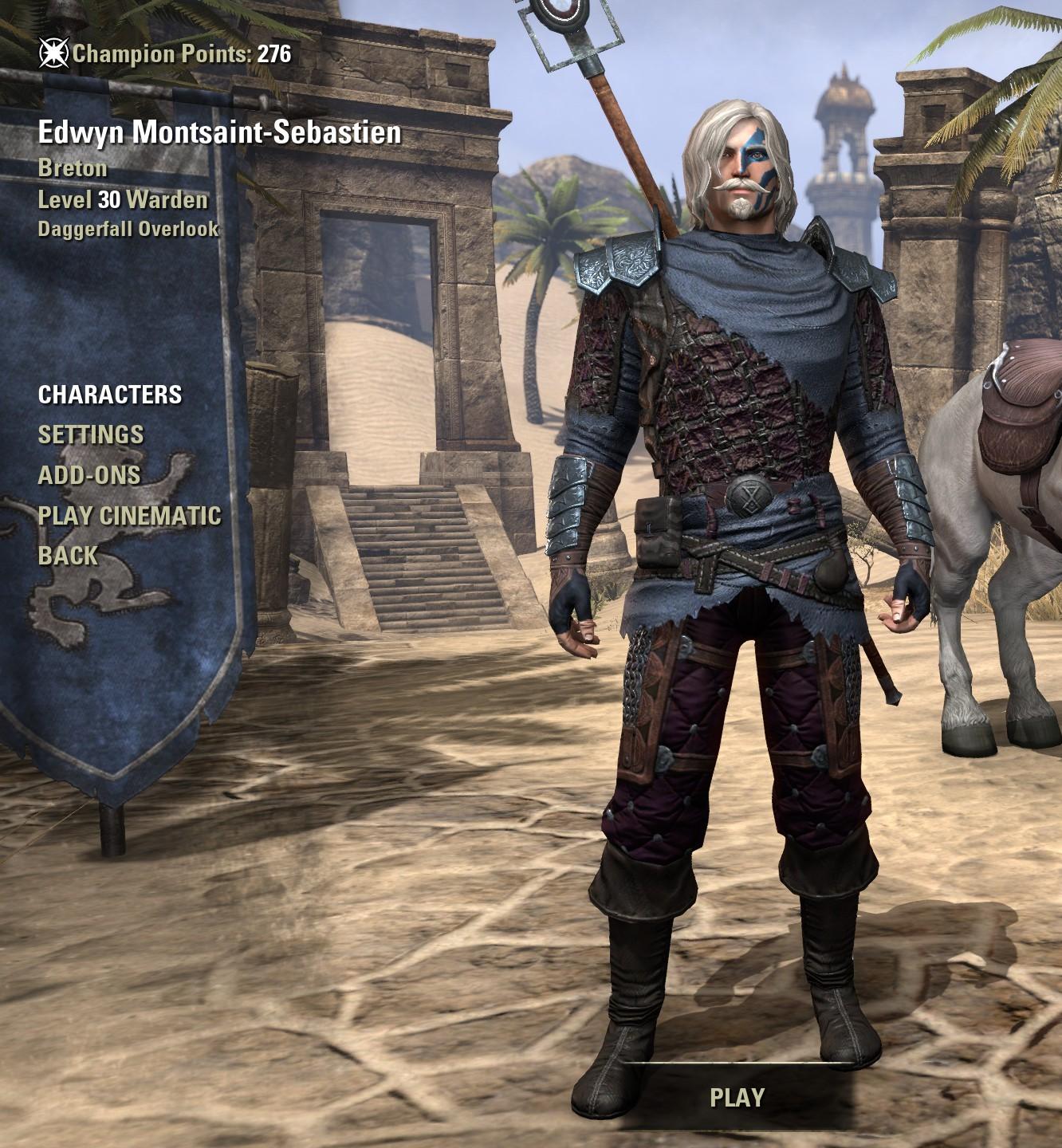The image size is (1062, 1148).
Task: Open the CHARACTERS screen
Action: point(111,395)
